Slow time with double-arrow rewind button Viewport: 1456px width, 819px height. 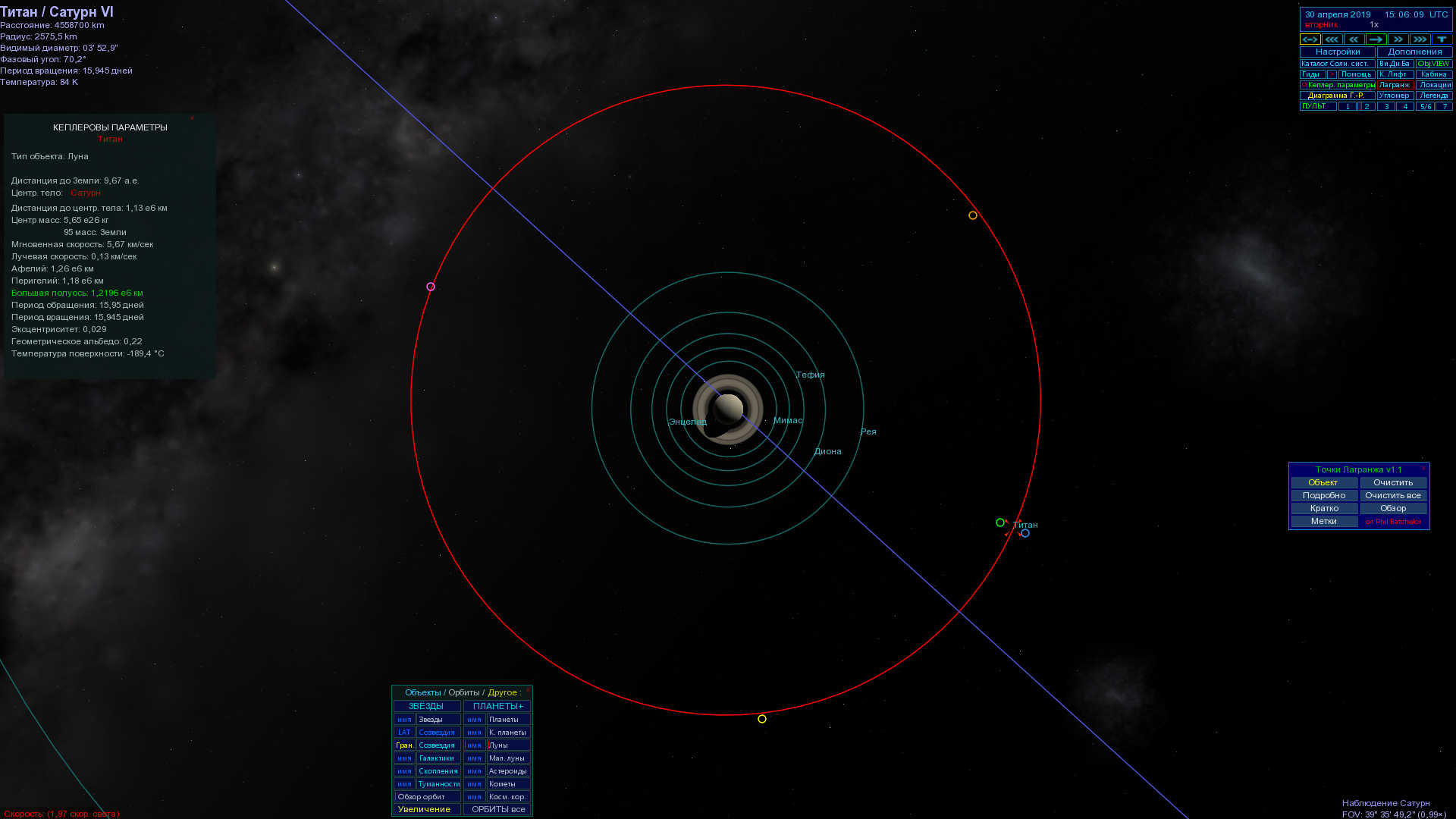point(1354,39)
